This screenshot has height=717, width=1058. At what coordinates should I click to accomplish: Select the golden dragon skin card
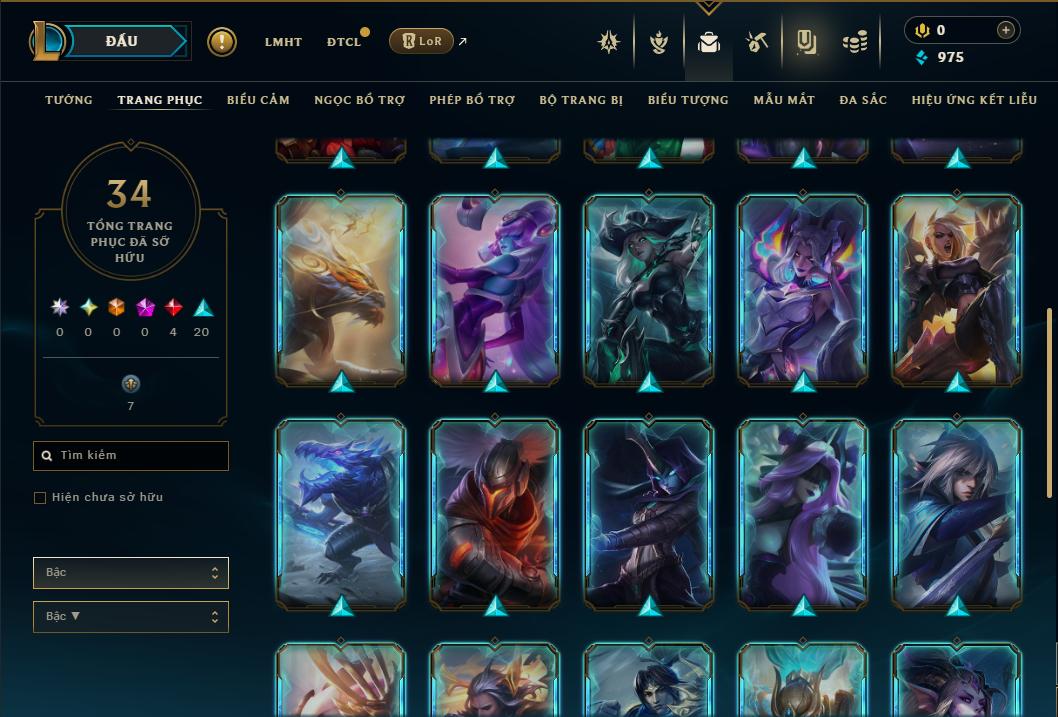coord(341,290)
